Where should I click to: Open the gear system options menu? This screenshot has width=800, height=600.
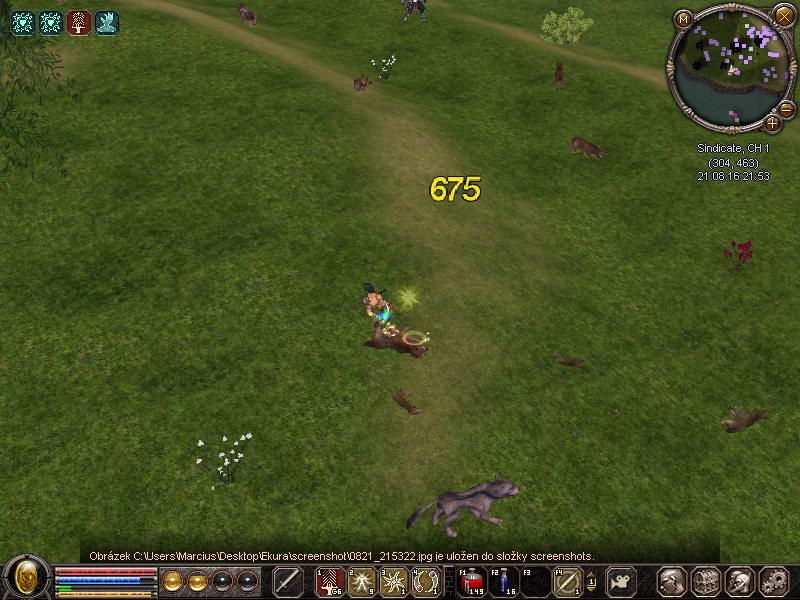(773, 581)
